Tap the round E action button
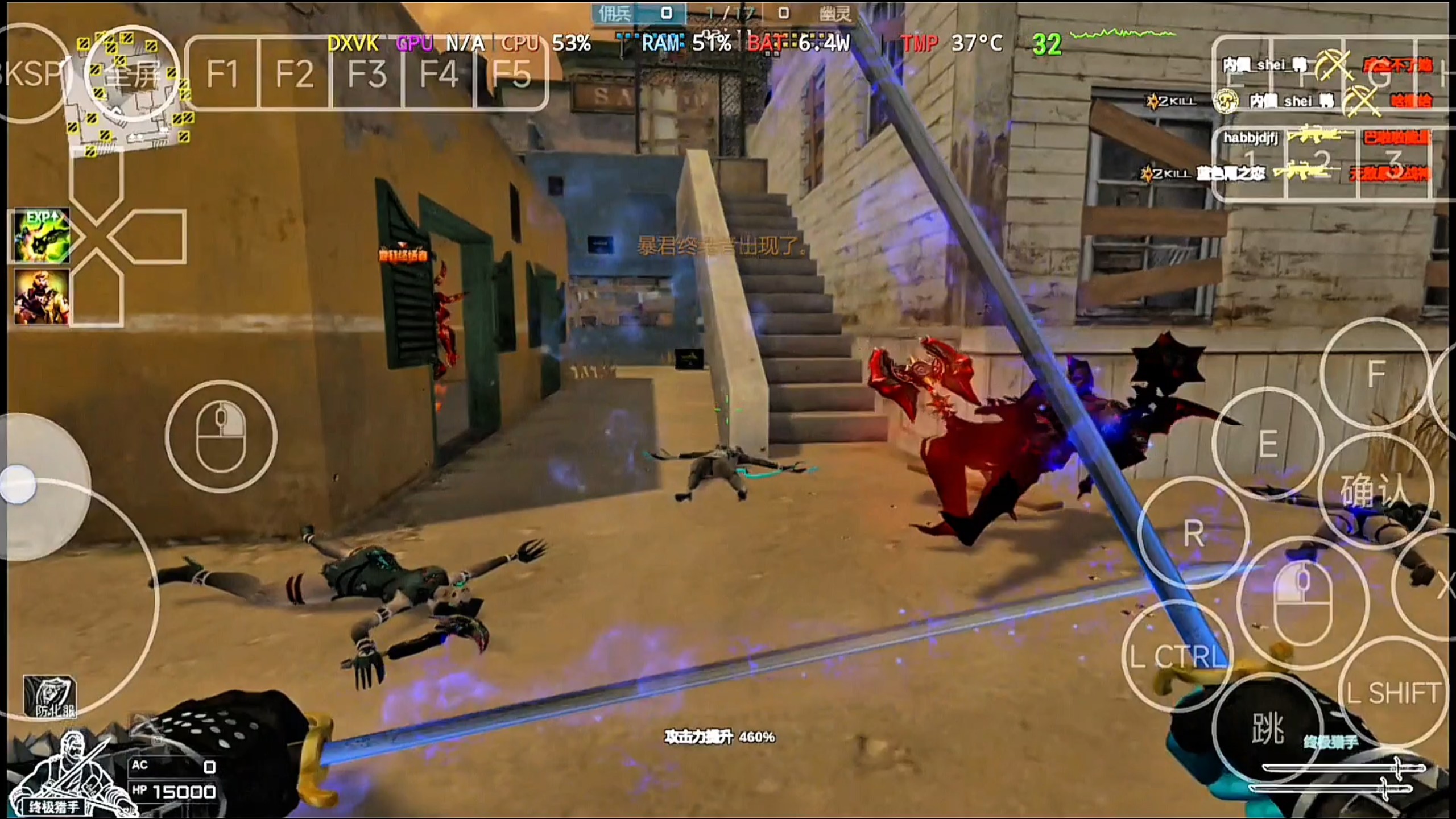Viewport: 1456px width, 819px height. [x=1268, y=444]
